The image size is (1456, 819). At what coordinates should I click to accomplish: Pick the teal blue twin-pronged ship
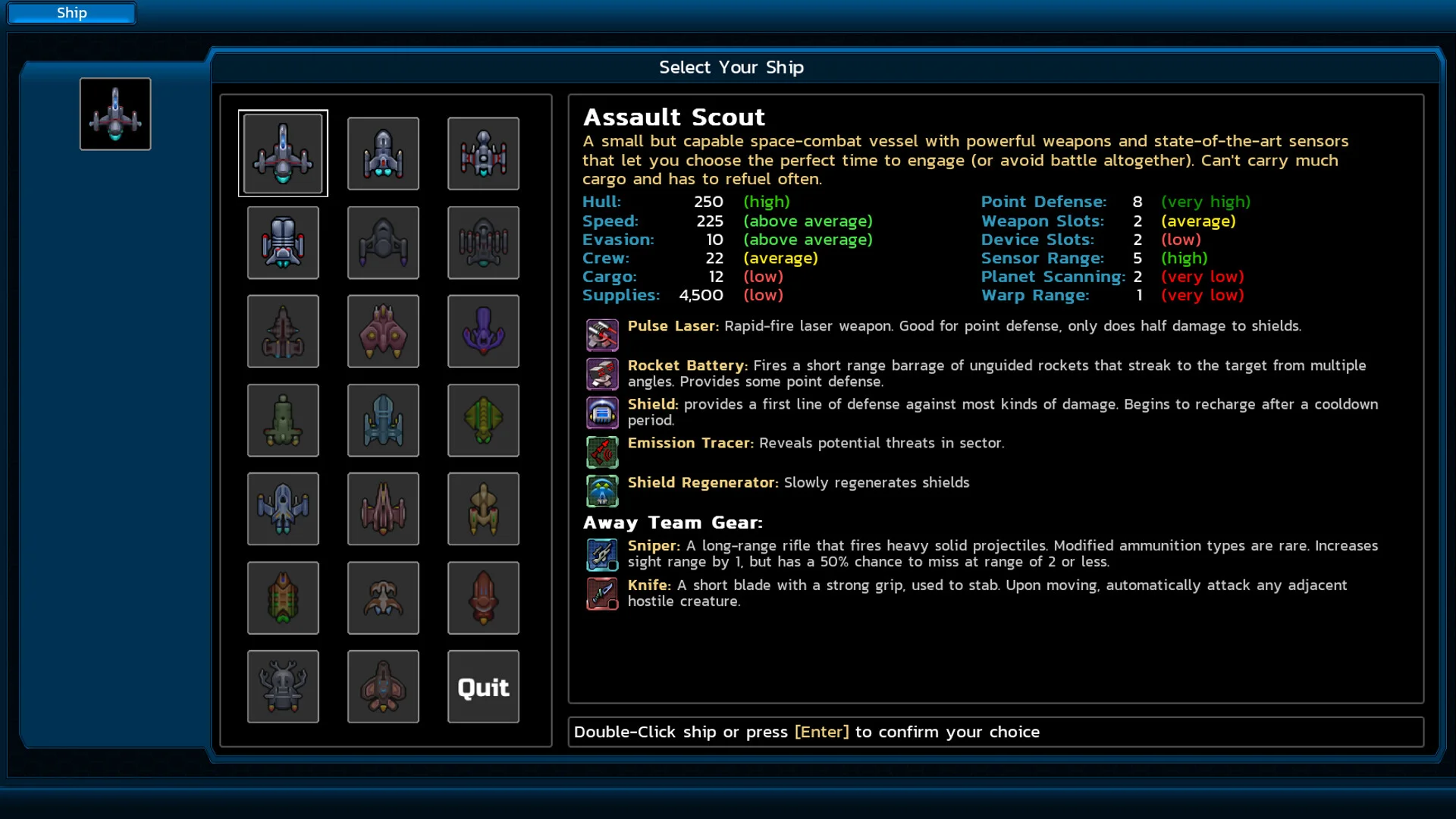(383, 420)
